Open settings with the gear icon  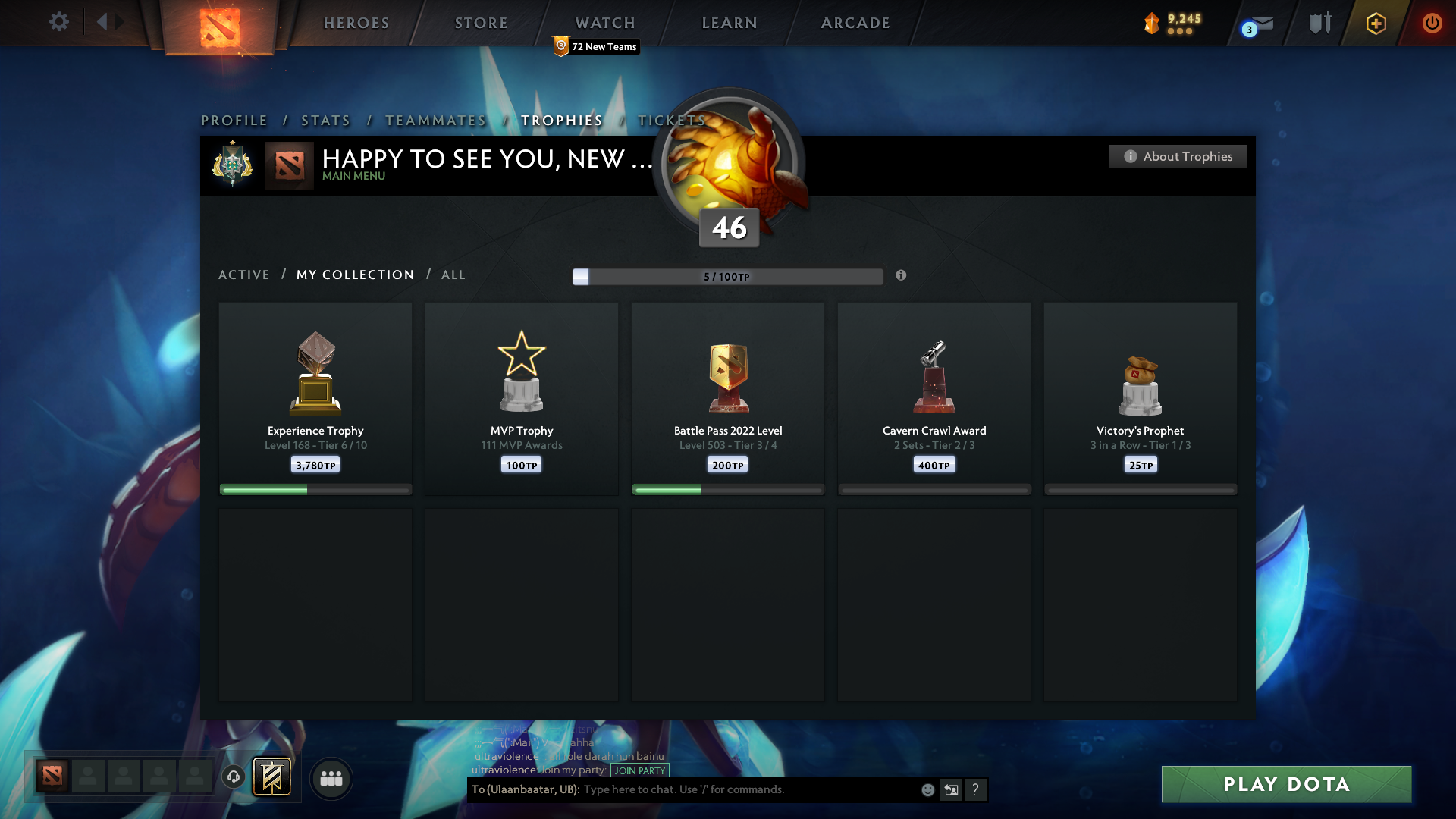click(58, 22)
